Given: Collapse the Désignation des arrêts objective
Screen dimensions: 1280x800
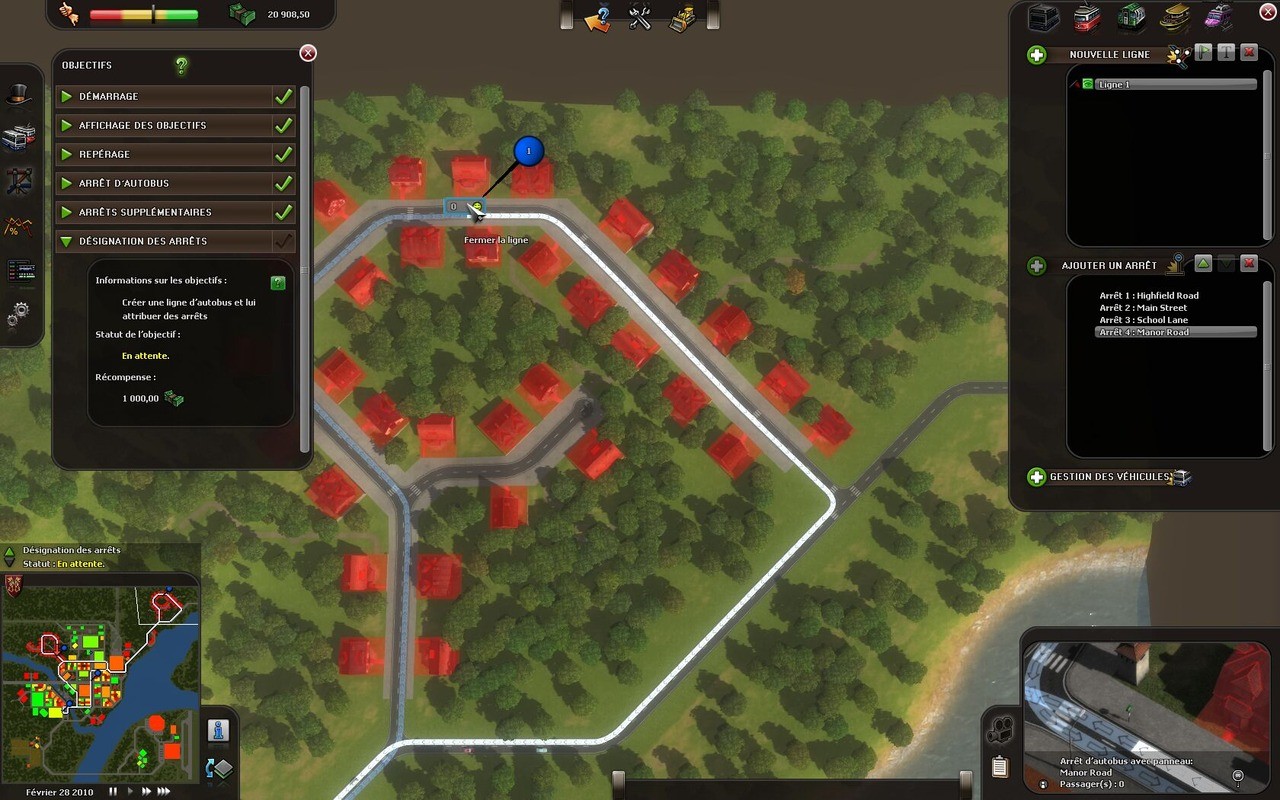Looking at the screenshot, I should point(67,241).
